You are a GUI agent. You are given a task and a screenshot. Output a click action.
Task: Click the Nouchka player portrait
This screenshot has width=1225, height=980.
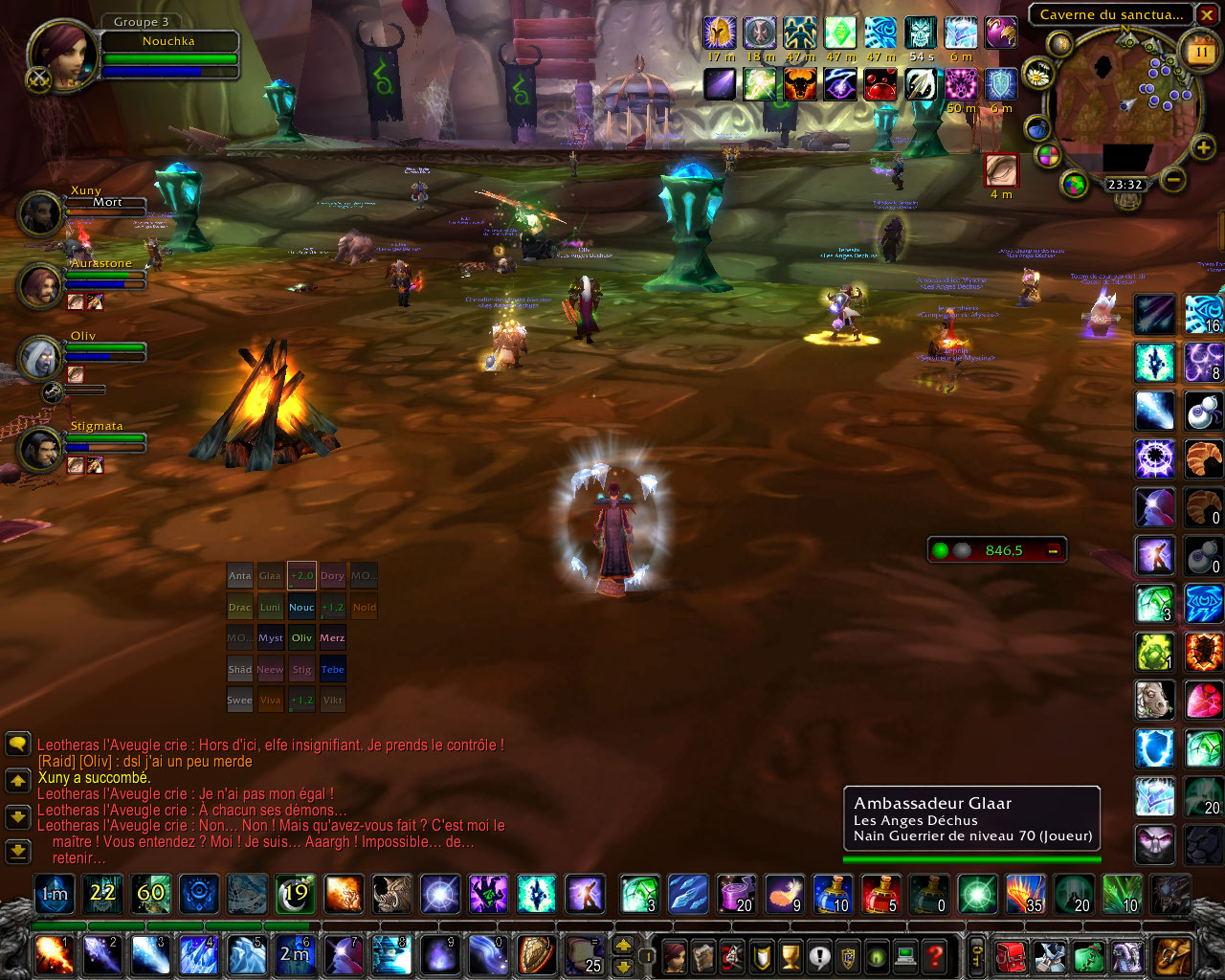tap(63, 55)
